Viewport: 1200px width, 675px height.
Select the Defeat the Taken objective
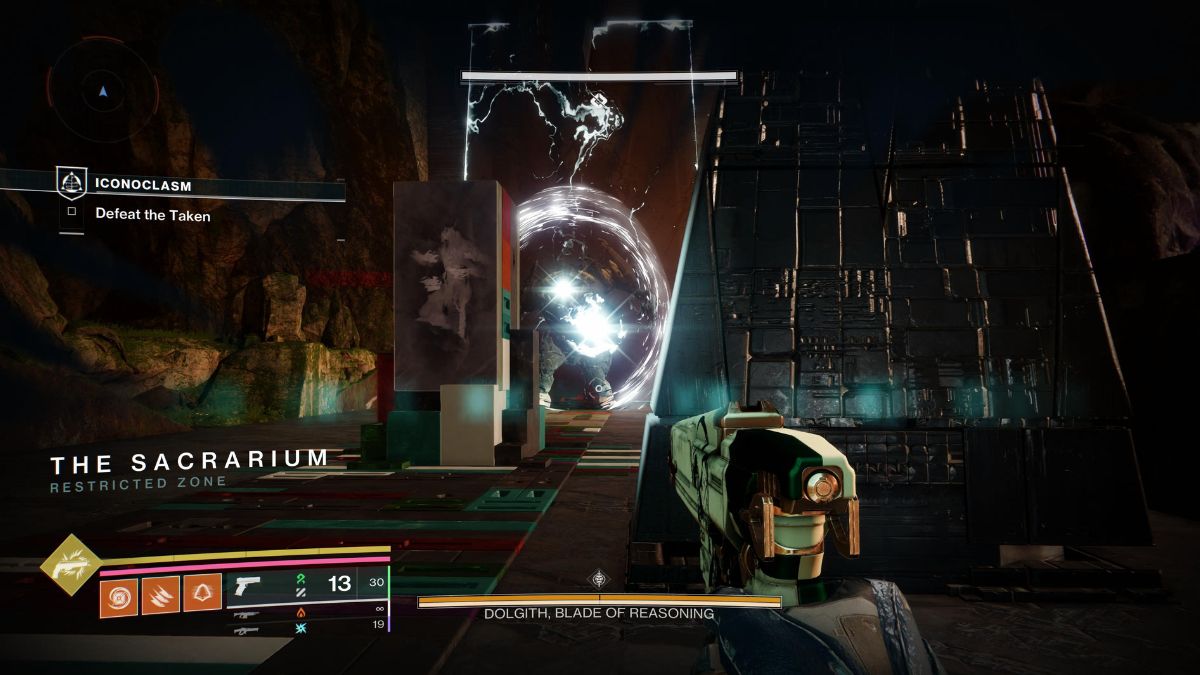pos(153,214)
